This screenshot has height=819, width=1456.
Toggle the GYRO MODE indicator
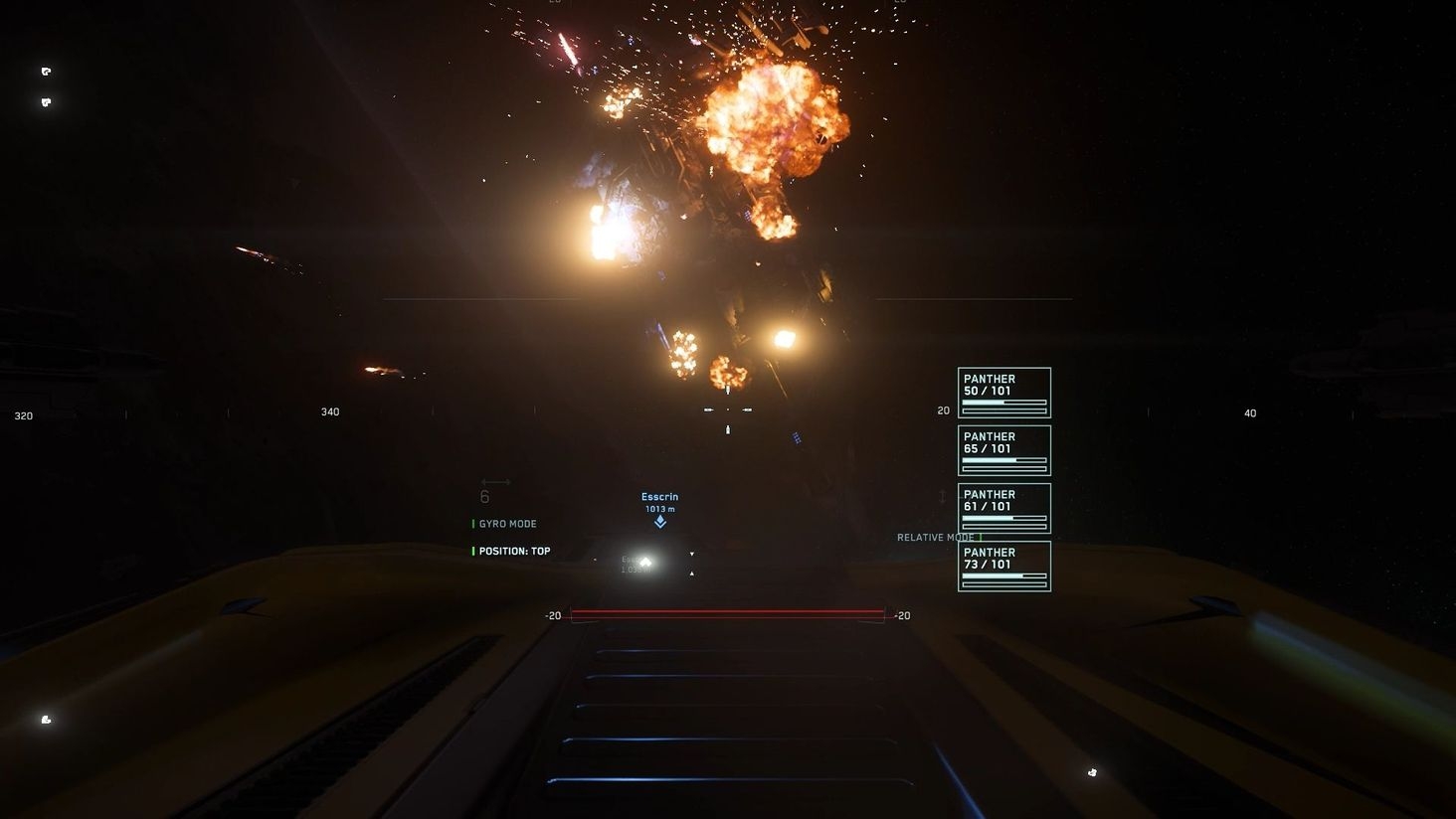tap(507, 524)
